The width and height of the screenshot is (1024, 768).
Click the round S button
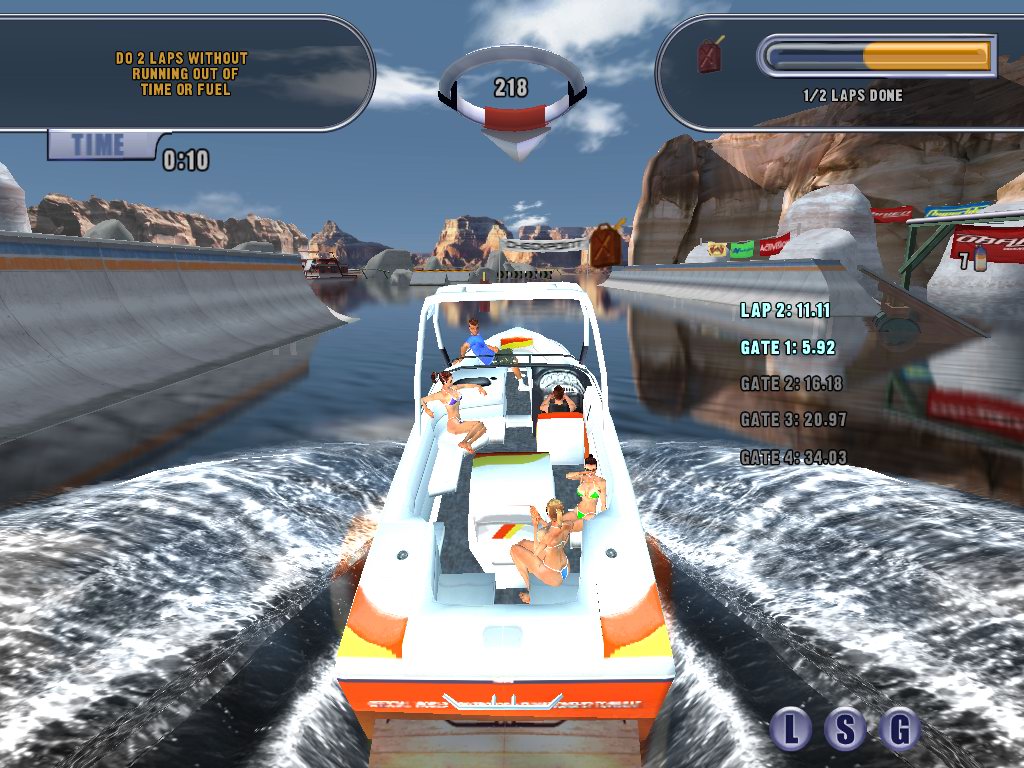(x=845, y=729)
